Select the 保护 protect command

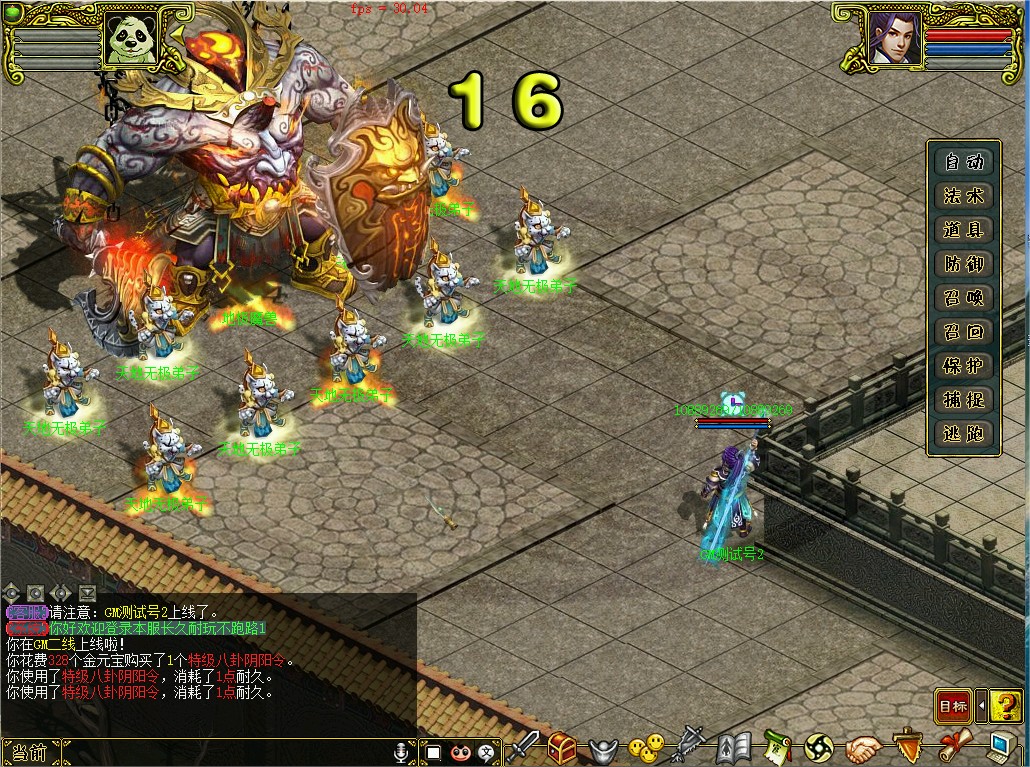964,366
